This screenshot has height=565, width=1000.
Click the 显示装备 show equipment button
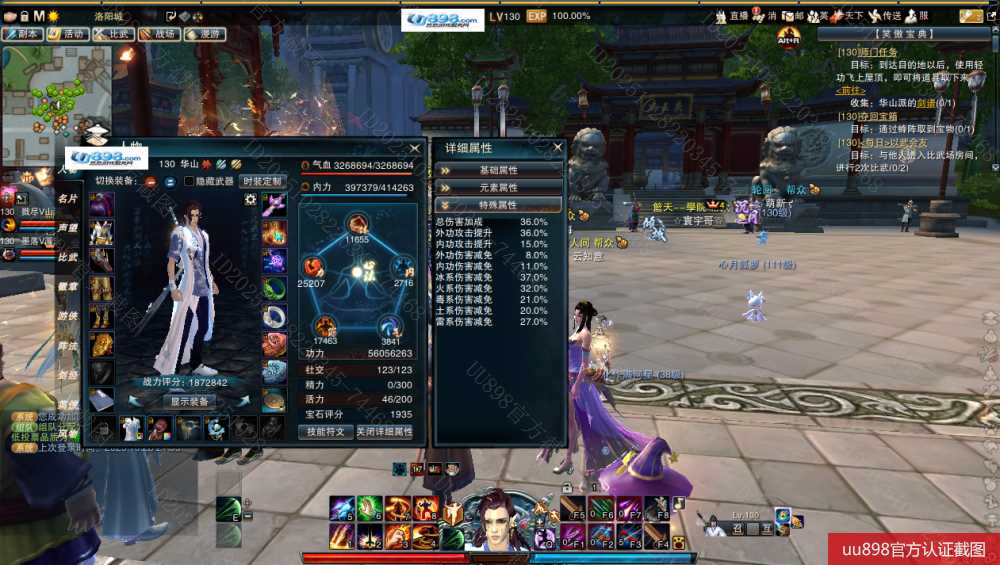[x=189, y=401]
